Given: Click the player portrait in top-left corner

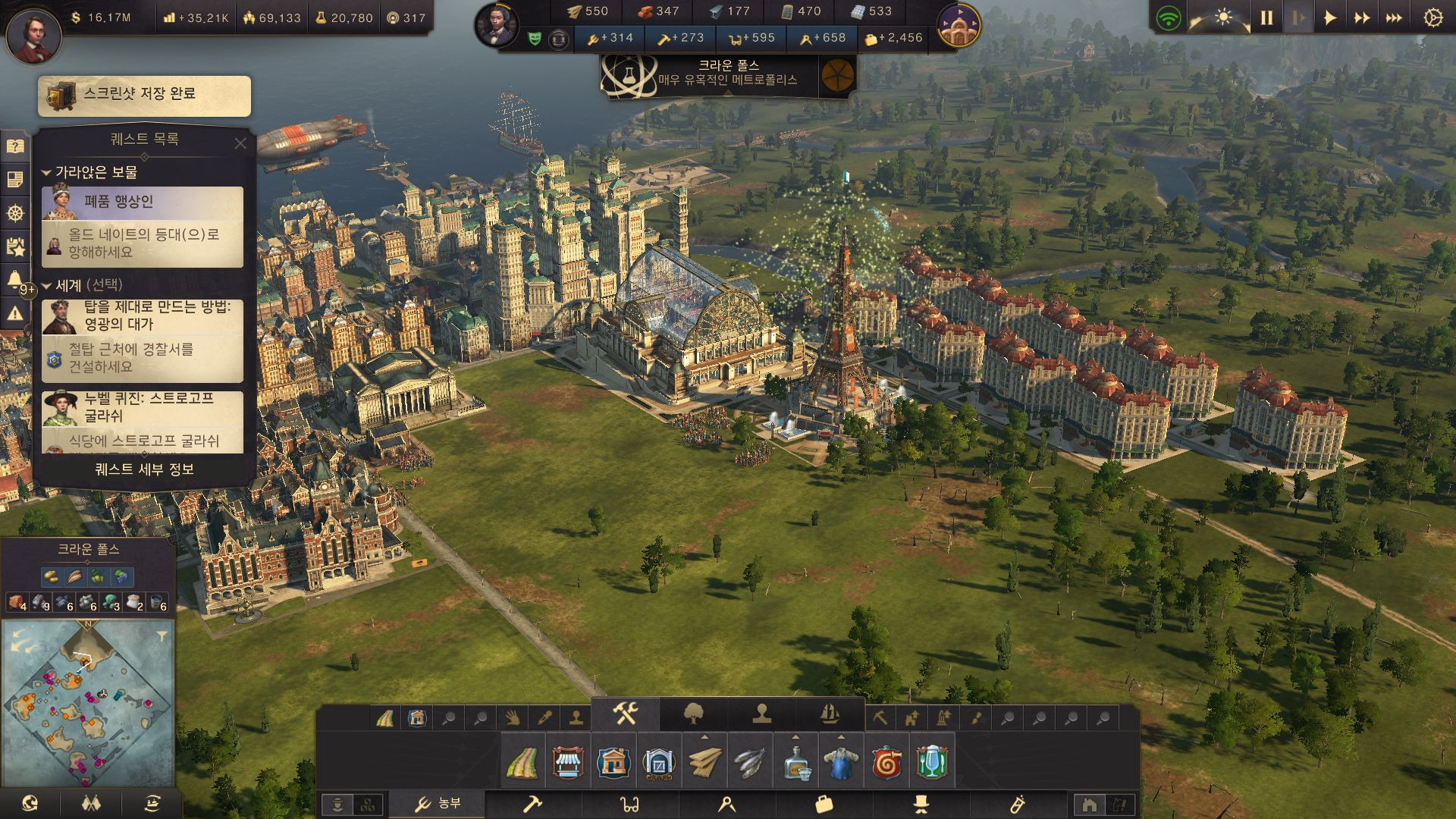Looking at the screenshot, I should click(x=33, y=33).
